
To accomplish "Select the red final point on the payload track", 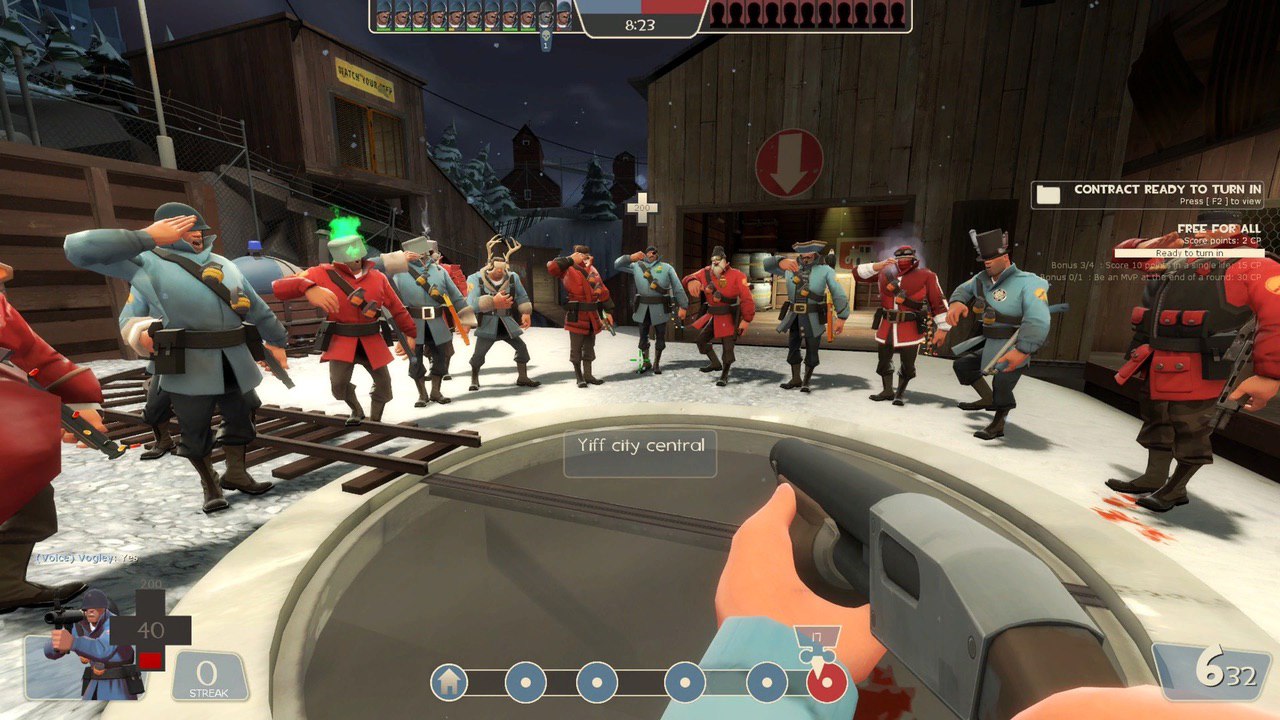I will coord(827,683).
